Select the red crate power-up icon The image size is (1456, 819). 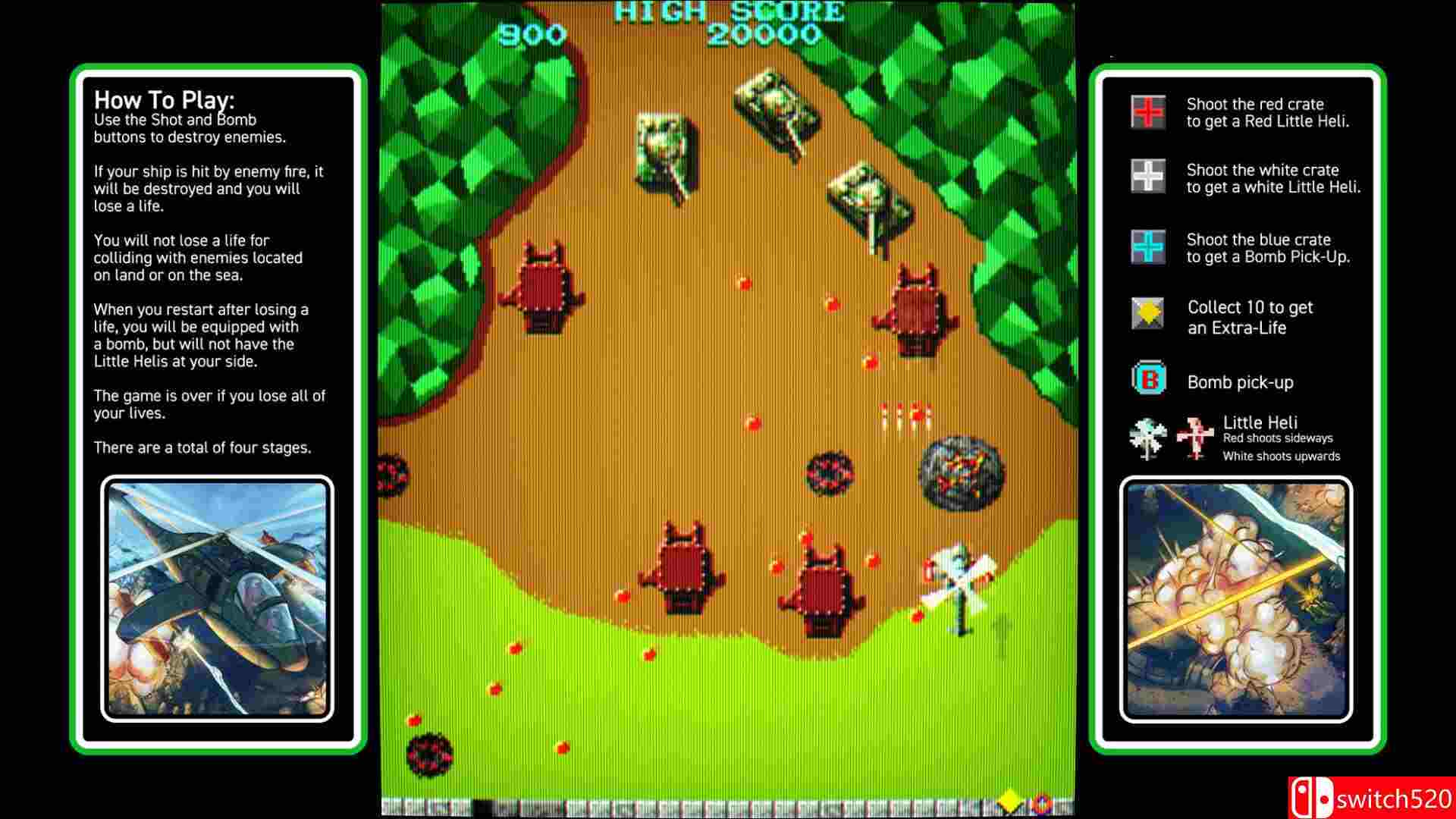tap(1145, 112)
